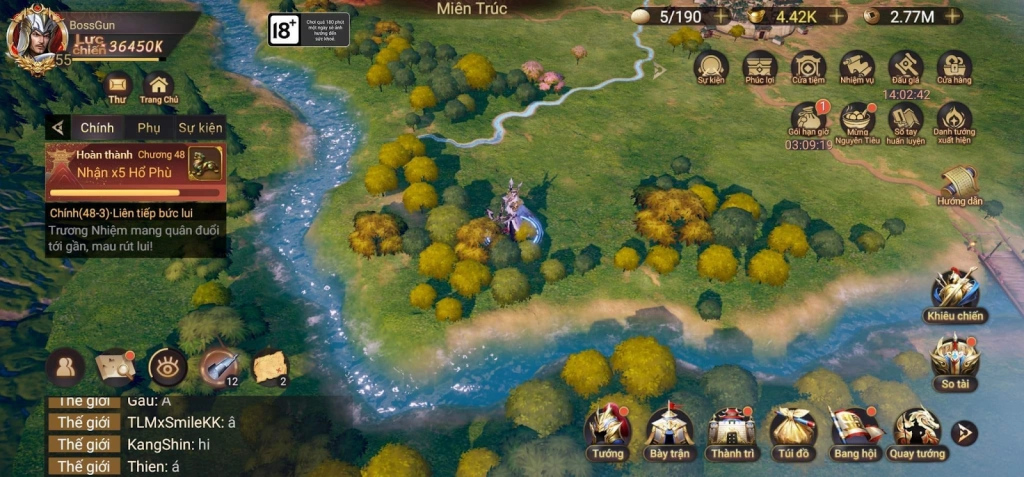This screenshot has width=1024, height=477.
Task: Open the Tướng generals menu
Action: click(607, 427)
